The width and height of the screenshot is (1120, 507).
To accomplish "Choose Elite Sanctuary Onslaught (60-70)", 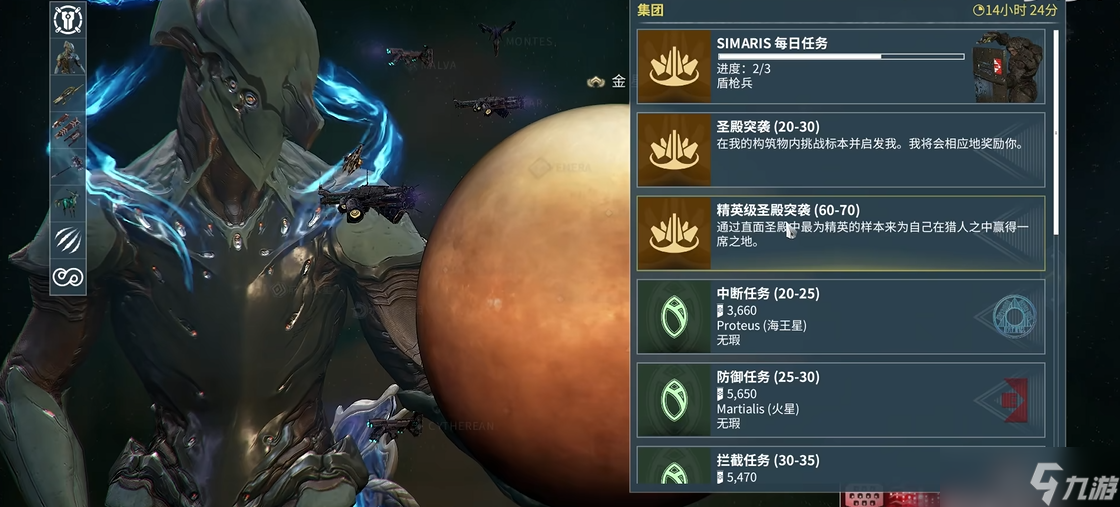I will [x=840, y=233].
